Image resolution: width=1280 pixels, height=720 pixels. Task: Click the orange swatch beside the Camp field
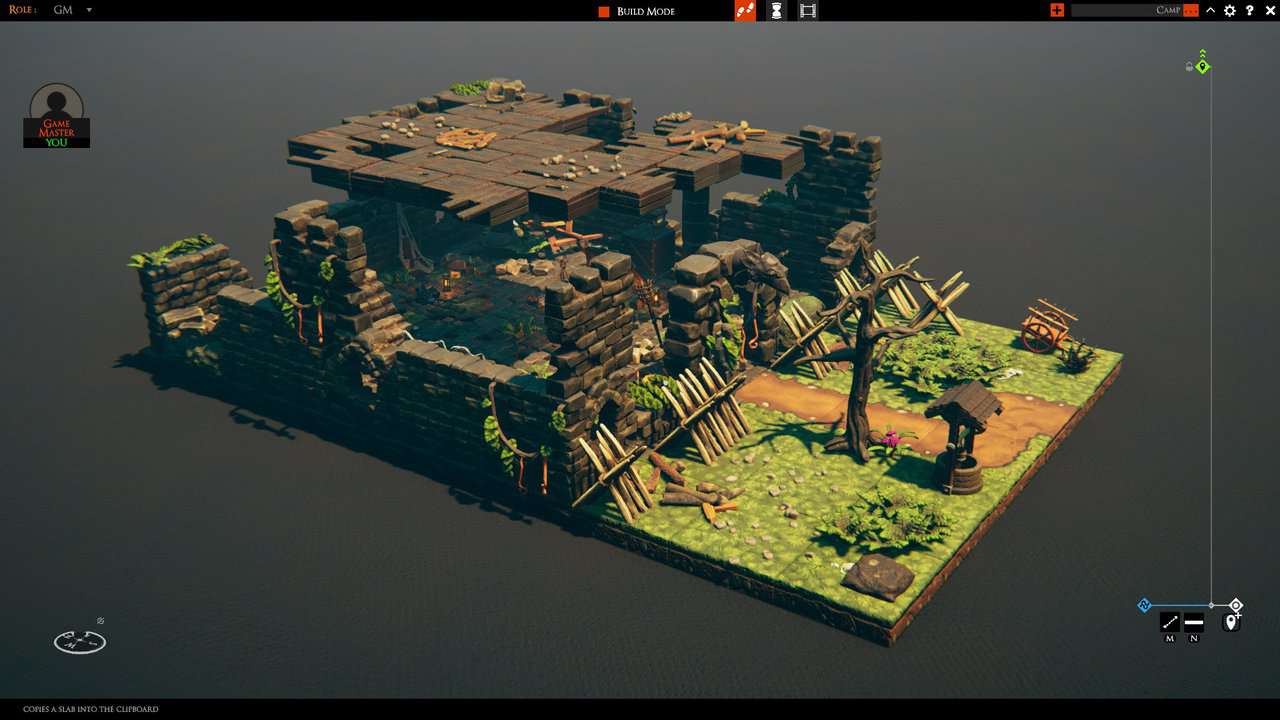(x=1190, y=10)
